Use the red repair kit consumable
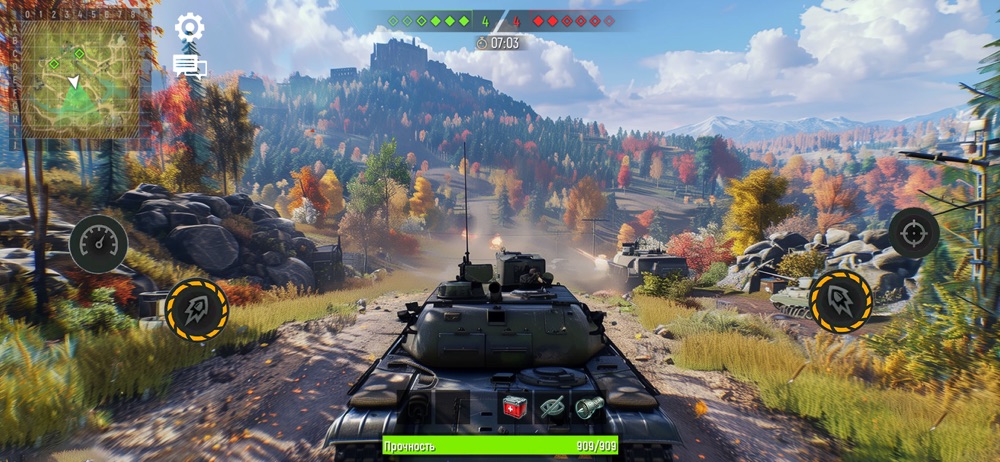Viewport: 1000px width, 462px height. [x=515, y=406]
